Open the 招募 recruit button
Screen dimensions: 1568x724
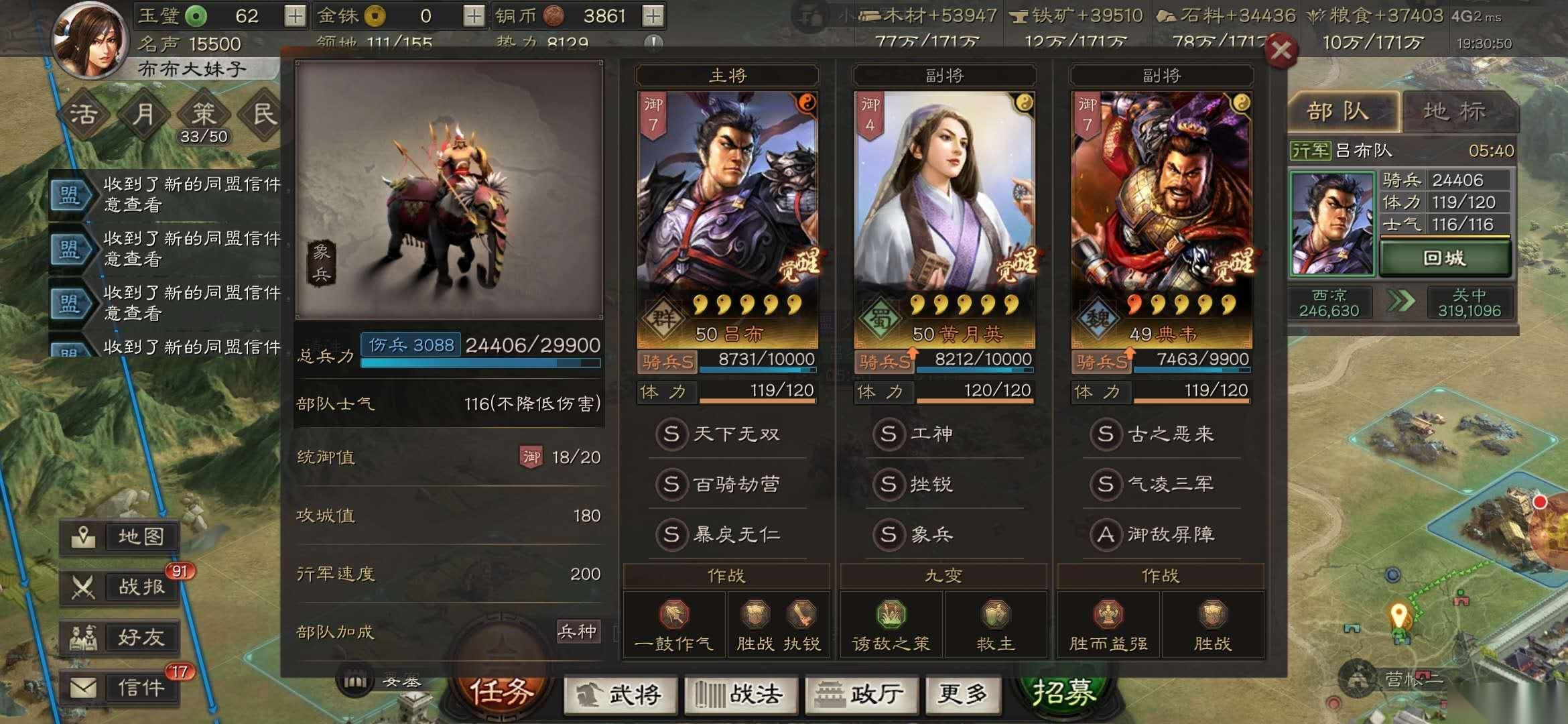point(1064,692)
